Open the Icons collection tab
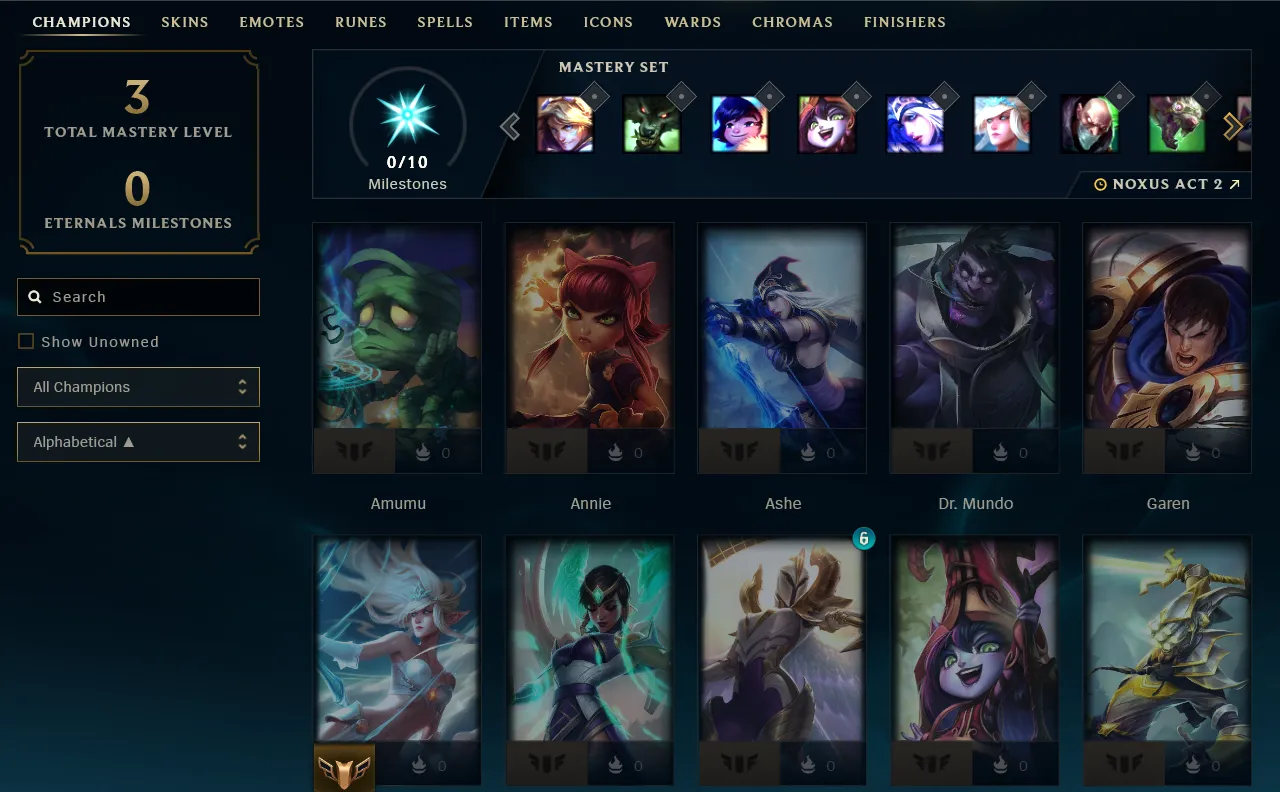 tap(608, 22)
